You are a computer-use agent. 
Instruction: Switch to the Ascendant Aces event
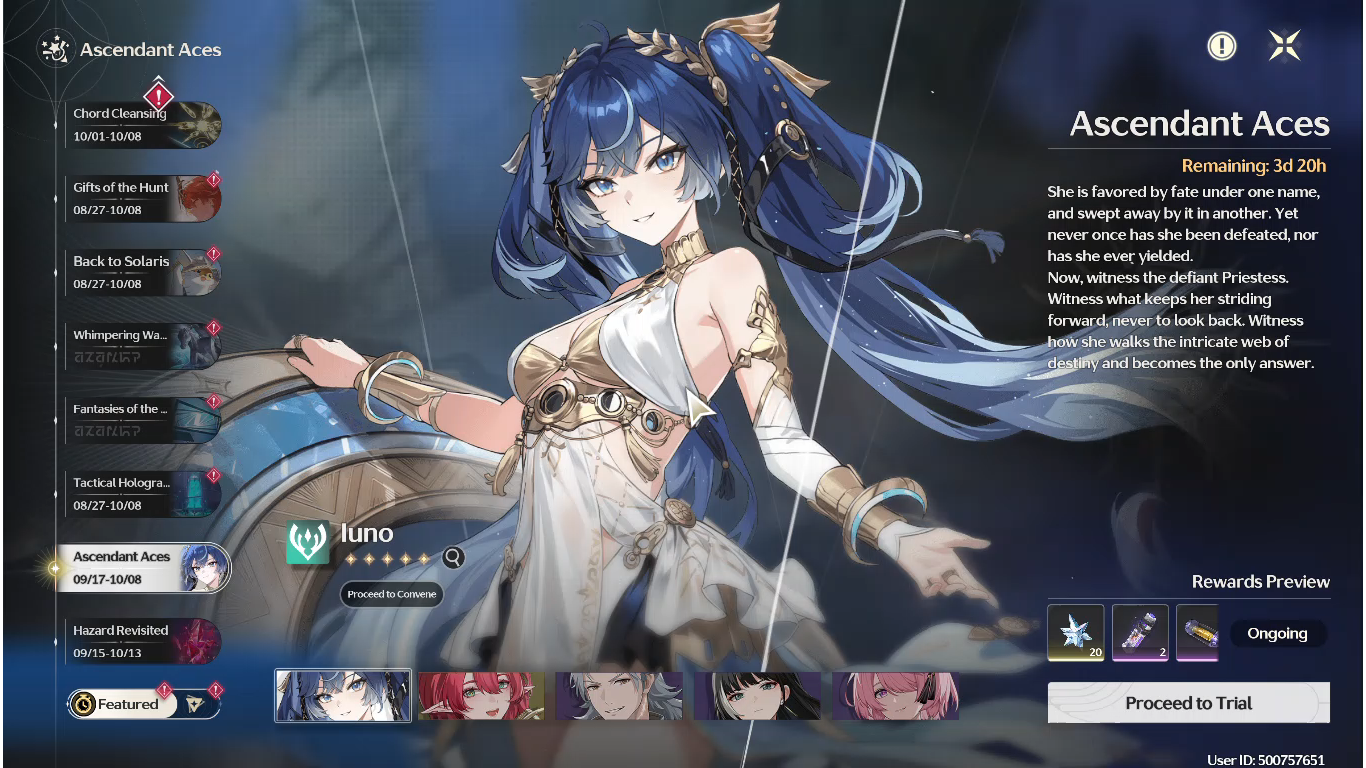(x=140, y=568)
